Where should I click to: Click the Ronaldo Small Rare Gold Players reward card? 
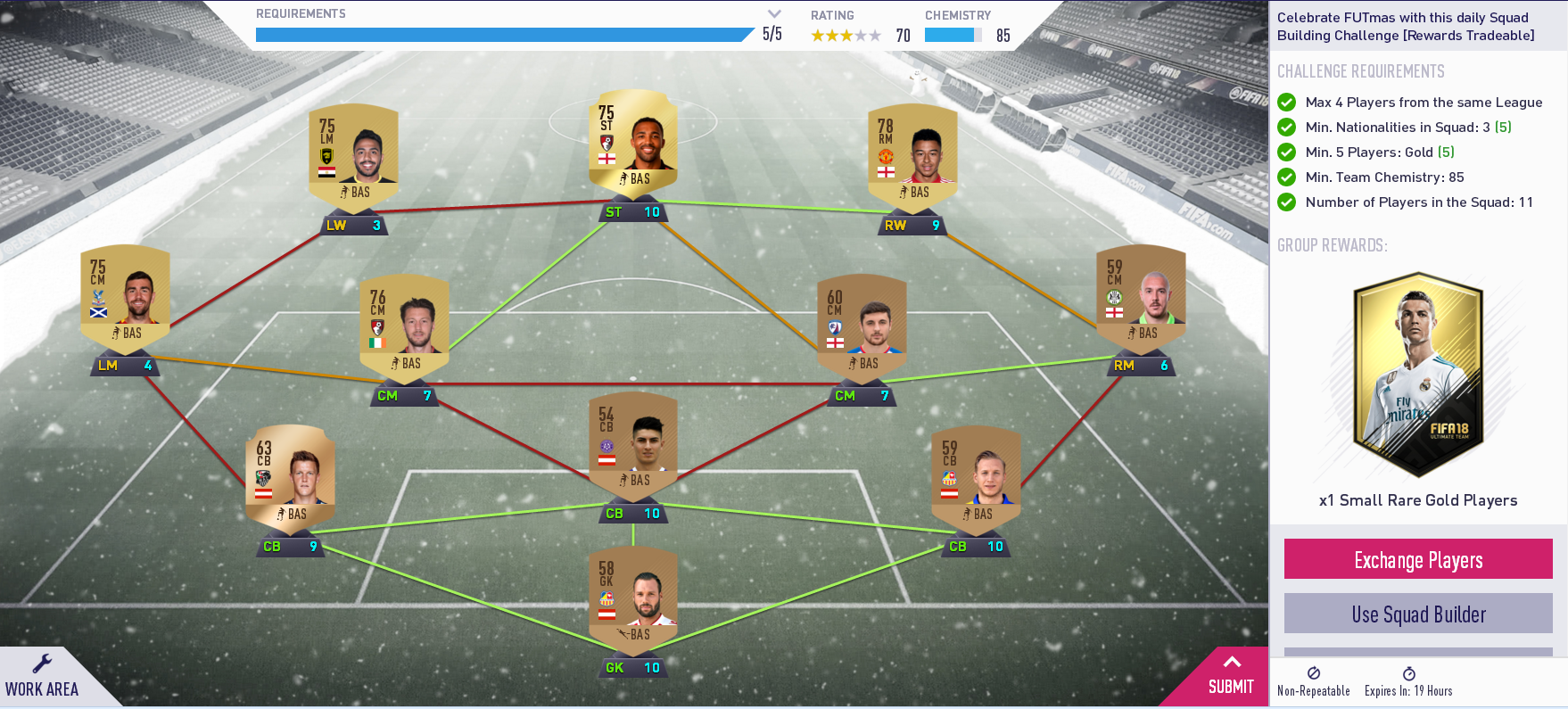pos(1417,375)
